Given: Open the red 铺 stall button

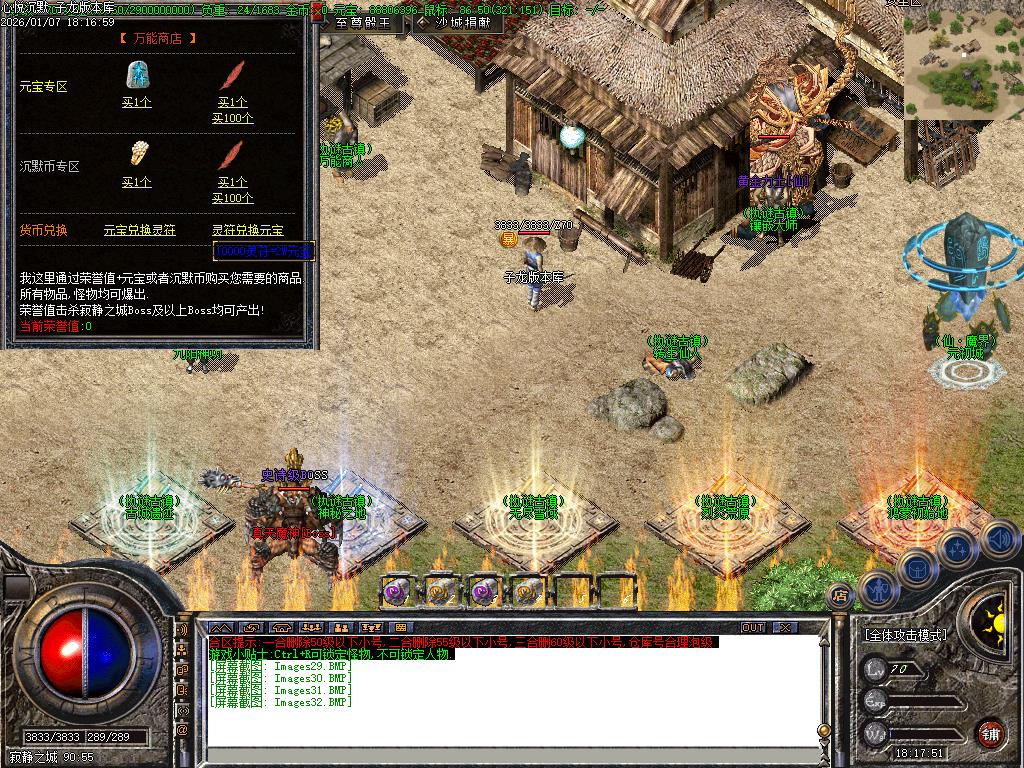Looking at the screenshot, I should (x=990, y=732).
